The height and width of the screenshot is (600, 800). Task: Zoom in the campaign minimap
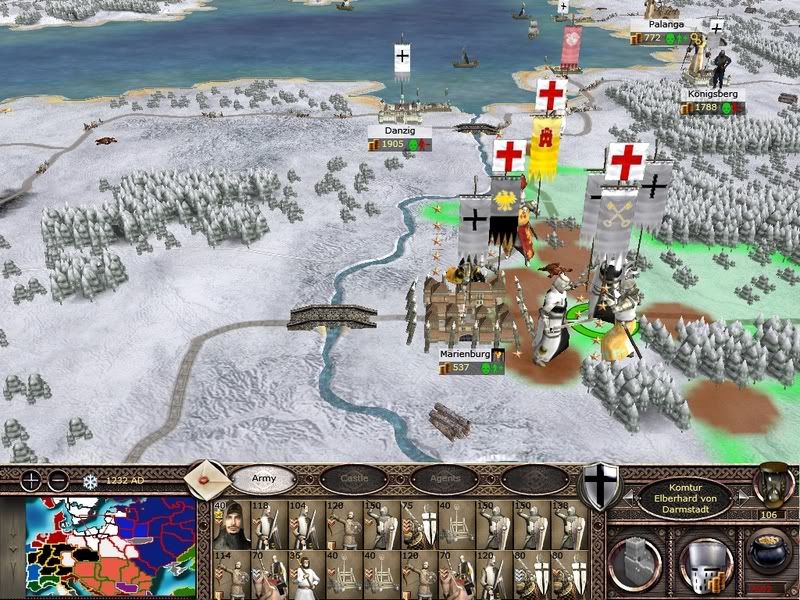coord(32,479)
